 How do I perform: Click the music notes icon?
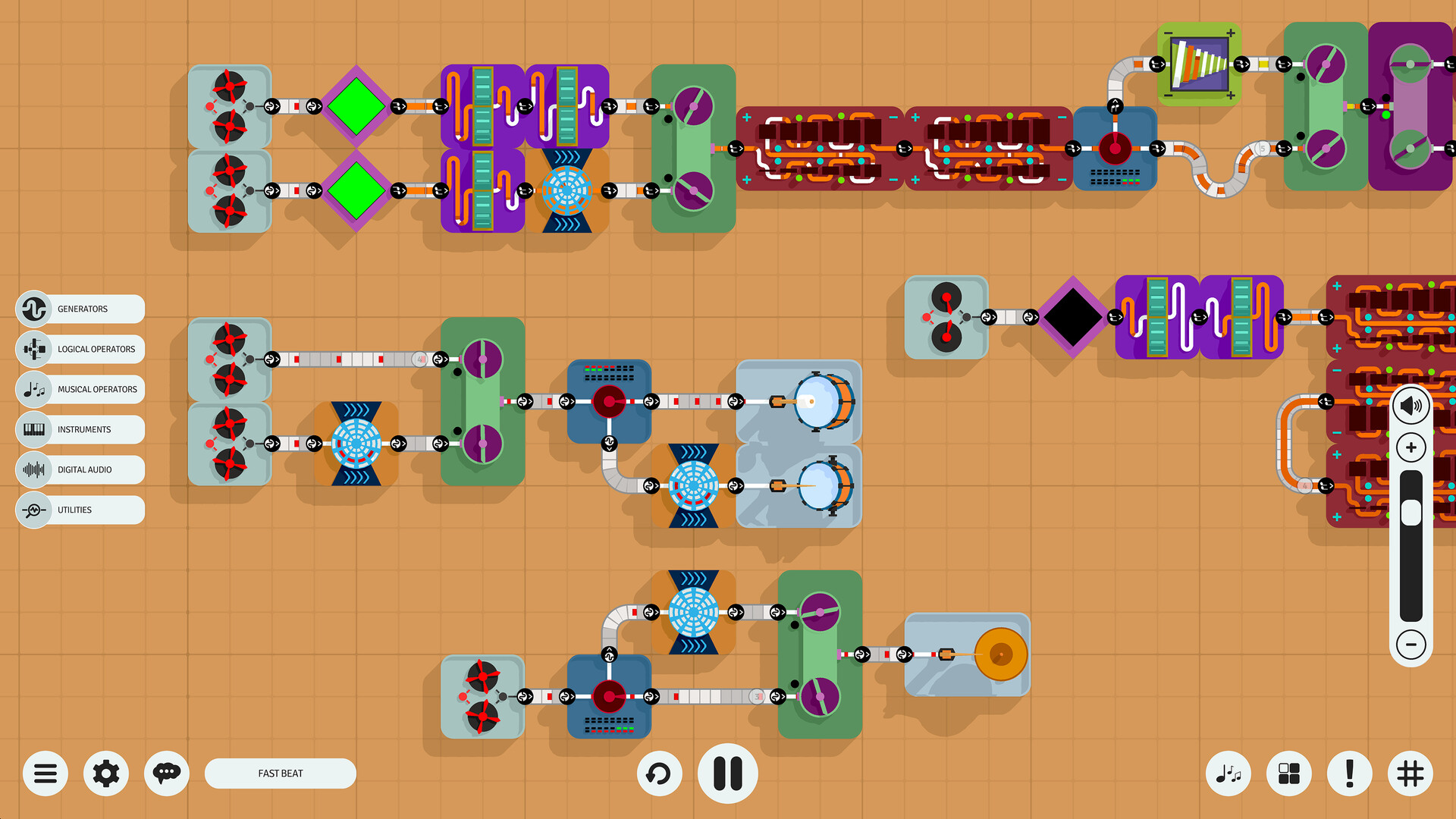[x=1228, y=773]
